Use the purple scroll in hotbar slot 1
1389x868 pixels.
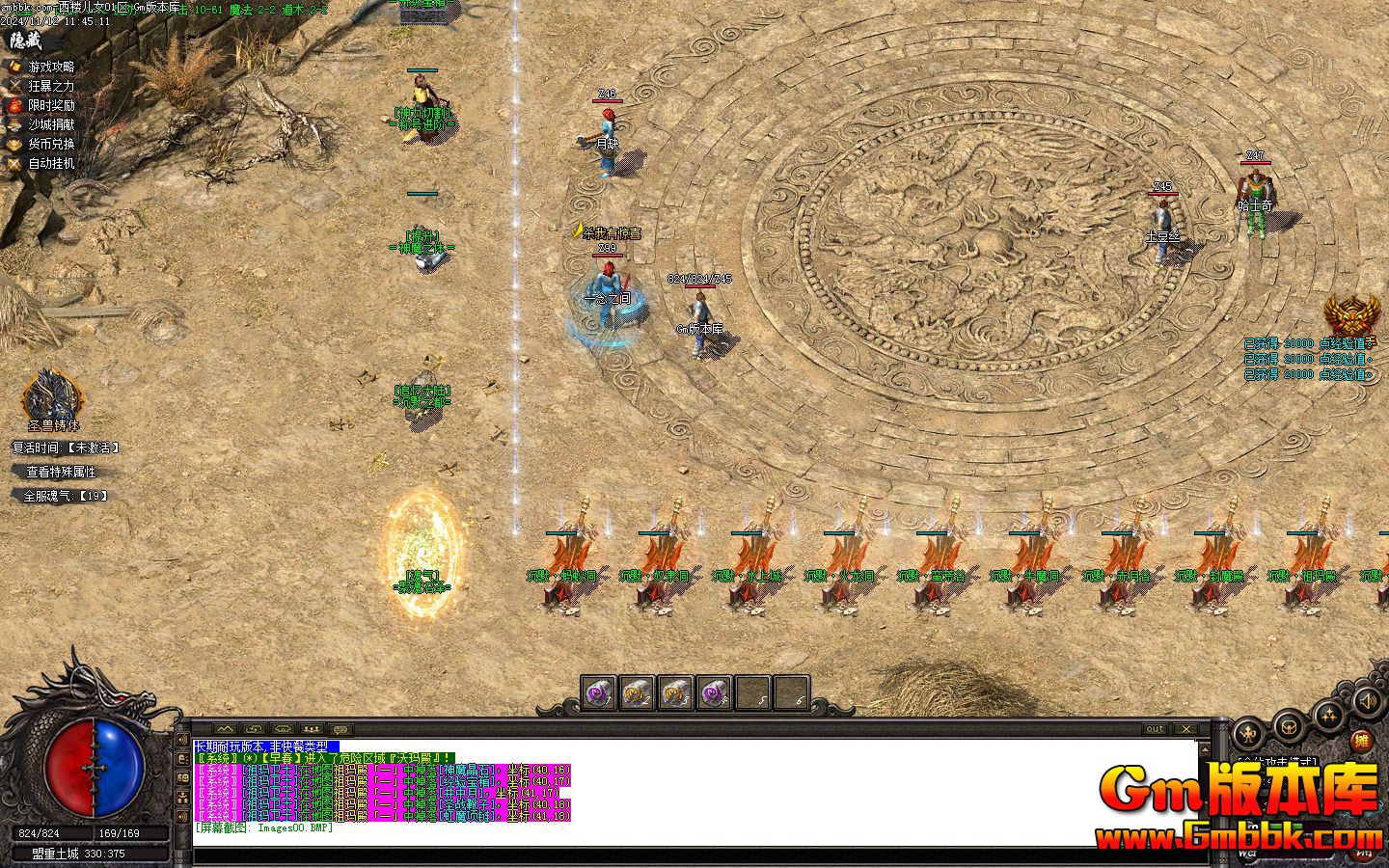tap(599, 692)
